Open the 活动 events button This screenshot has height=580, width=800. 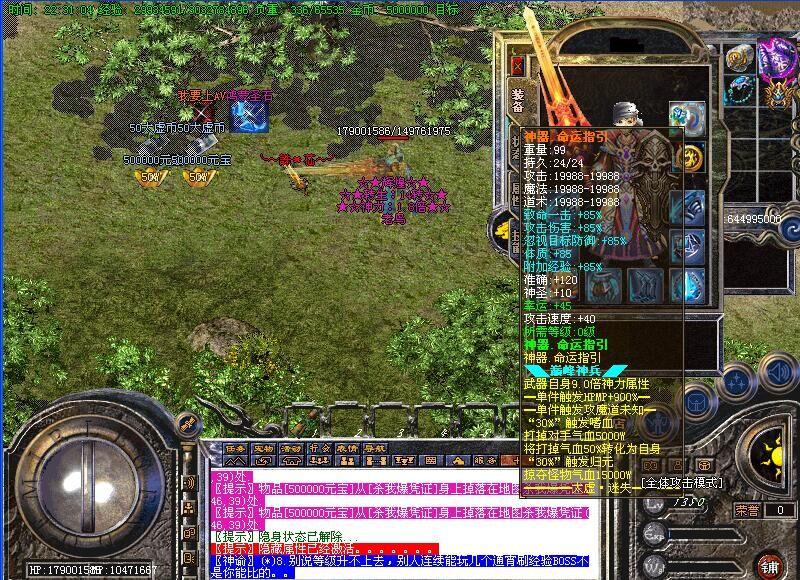[x=291, y=448]
